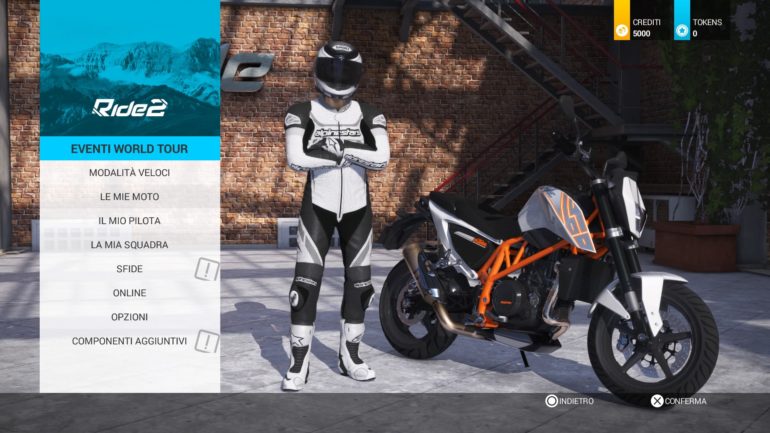Open Il Mio Pilota menu
This screenshot has width=770, height=433.
coord(129,221)
